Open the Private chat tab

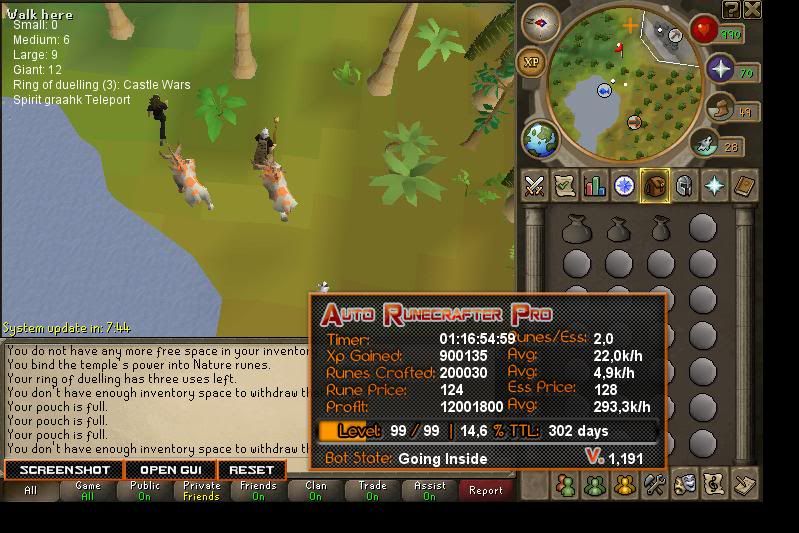[201, 491]
